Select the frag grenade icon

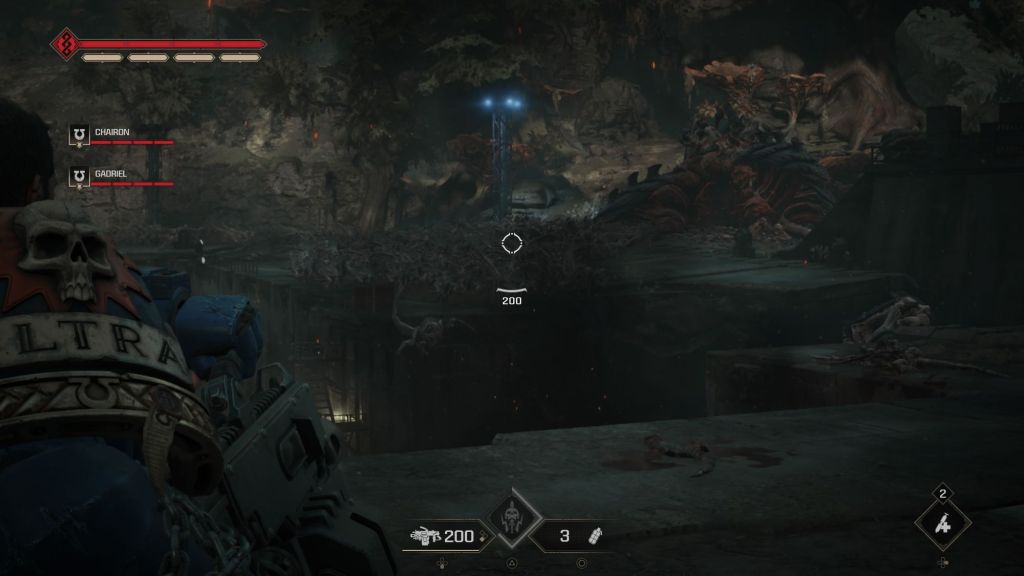(598, 536)
